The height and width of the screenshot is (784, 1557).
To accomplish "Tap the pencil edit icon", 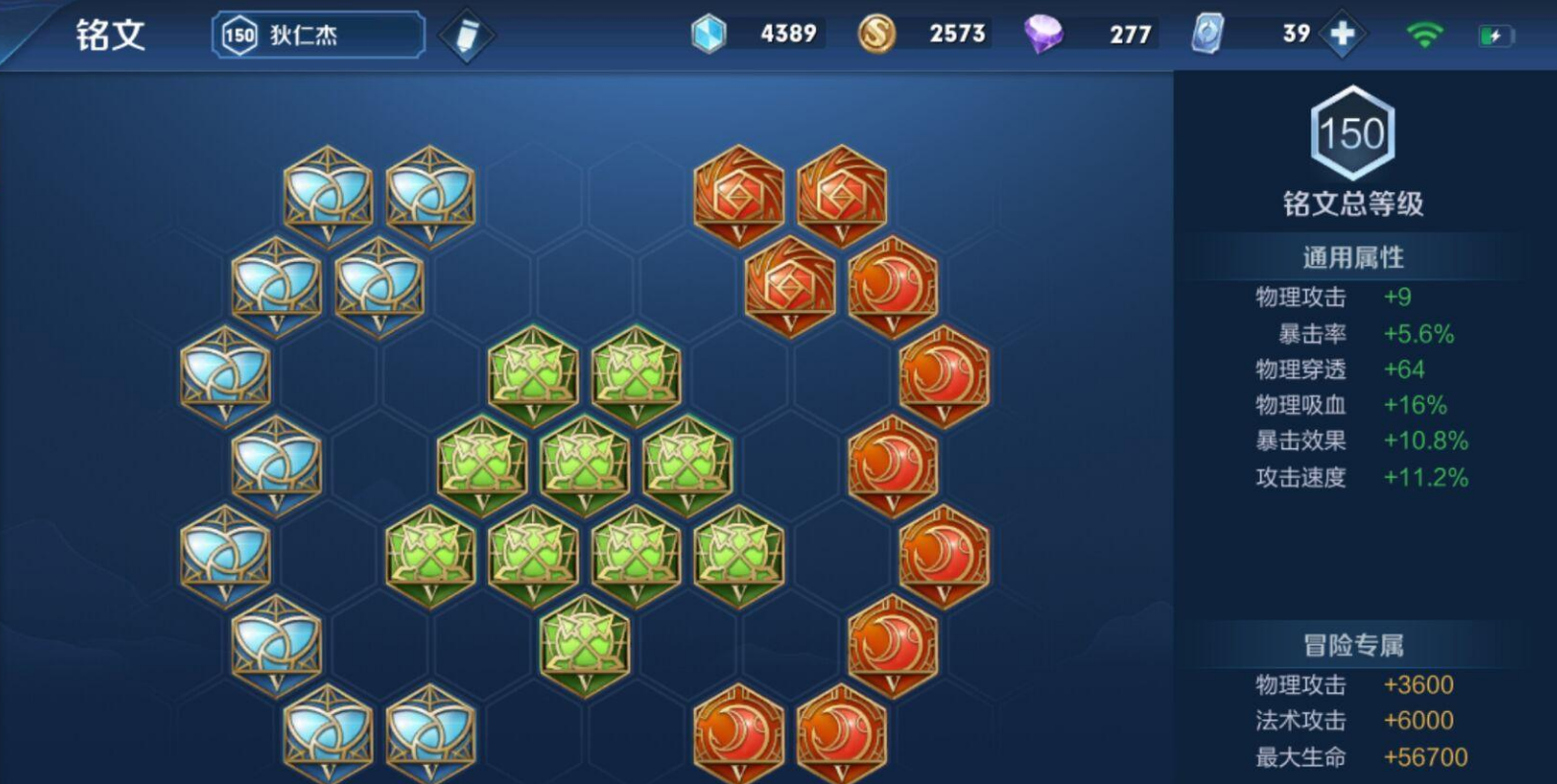I will (465, 35).
